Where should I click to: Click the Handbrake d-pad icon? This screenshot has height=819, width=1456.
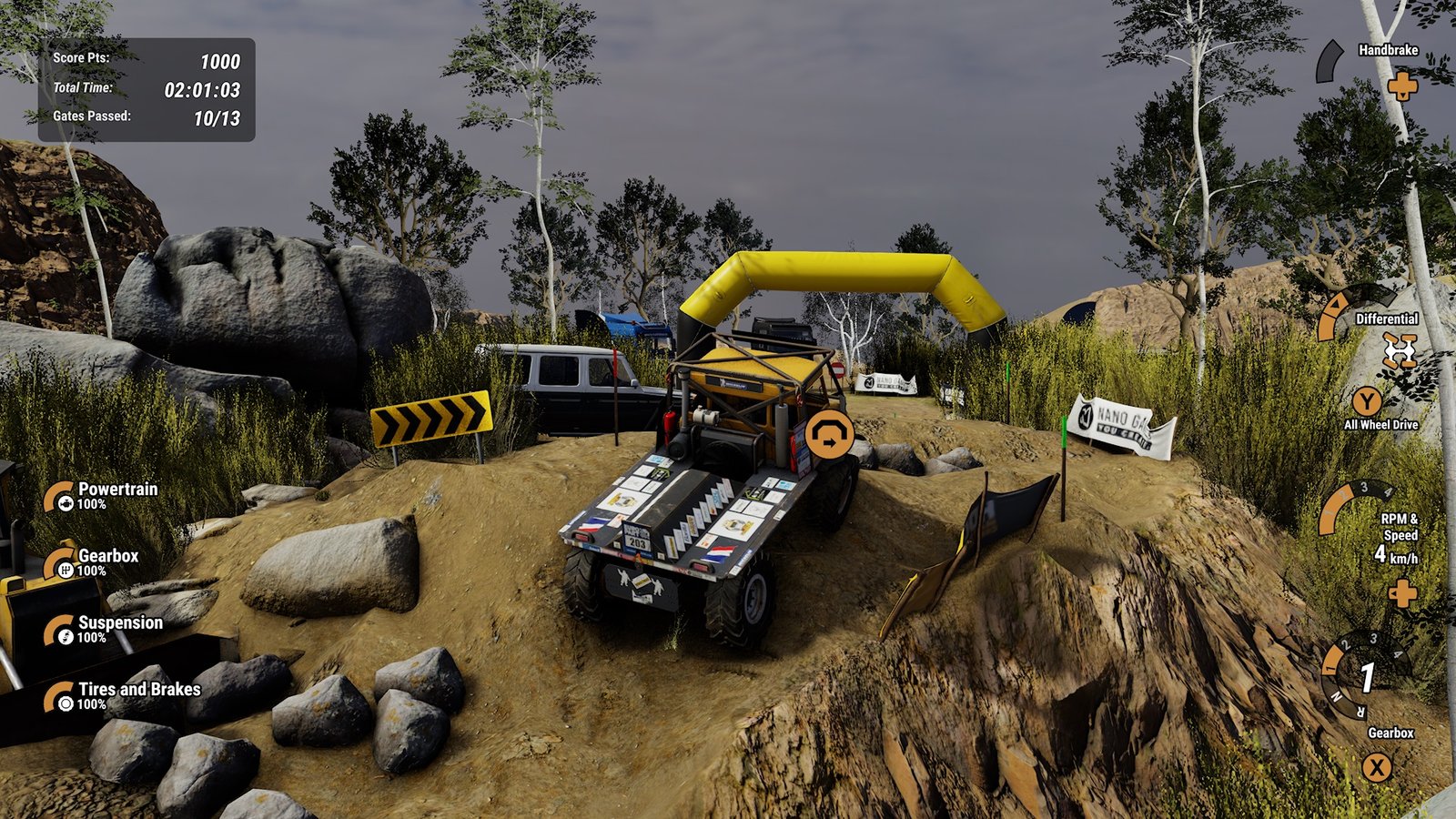point(1402,88)
